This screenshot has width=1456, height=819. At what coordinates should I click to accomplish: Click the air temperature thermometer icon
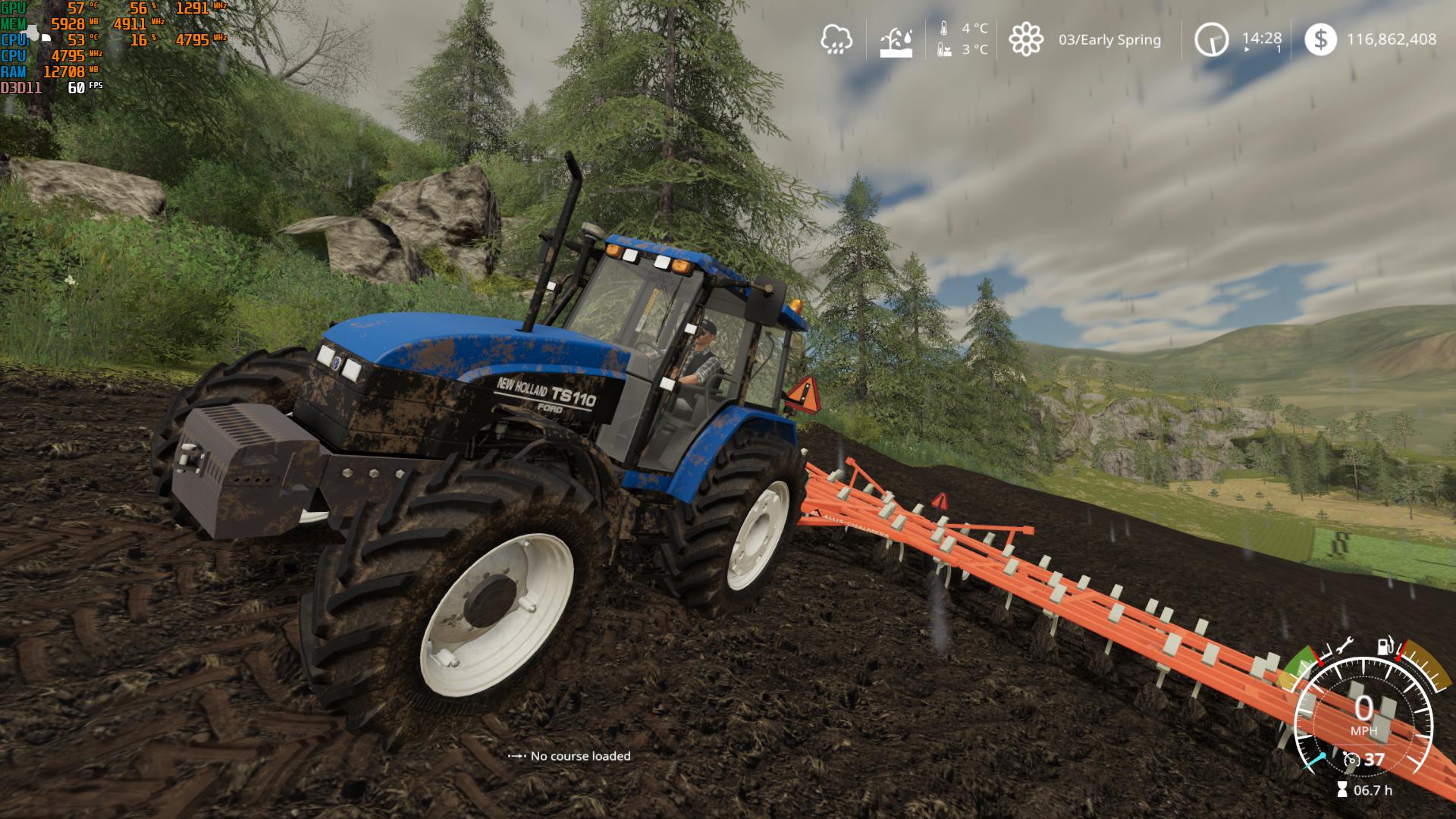pyautogui.click(x=944, y=30)
